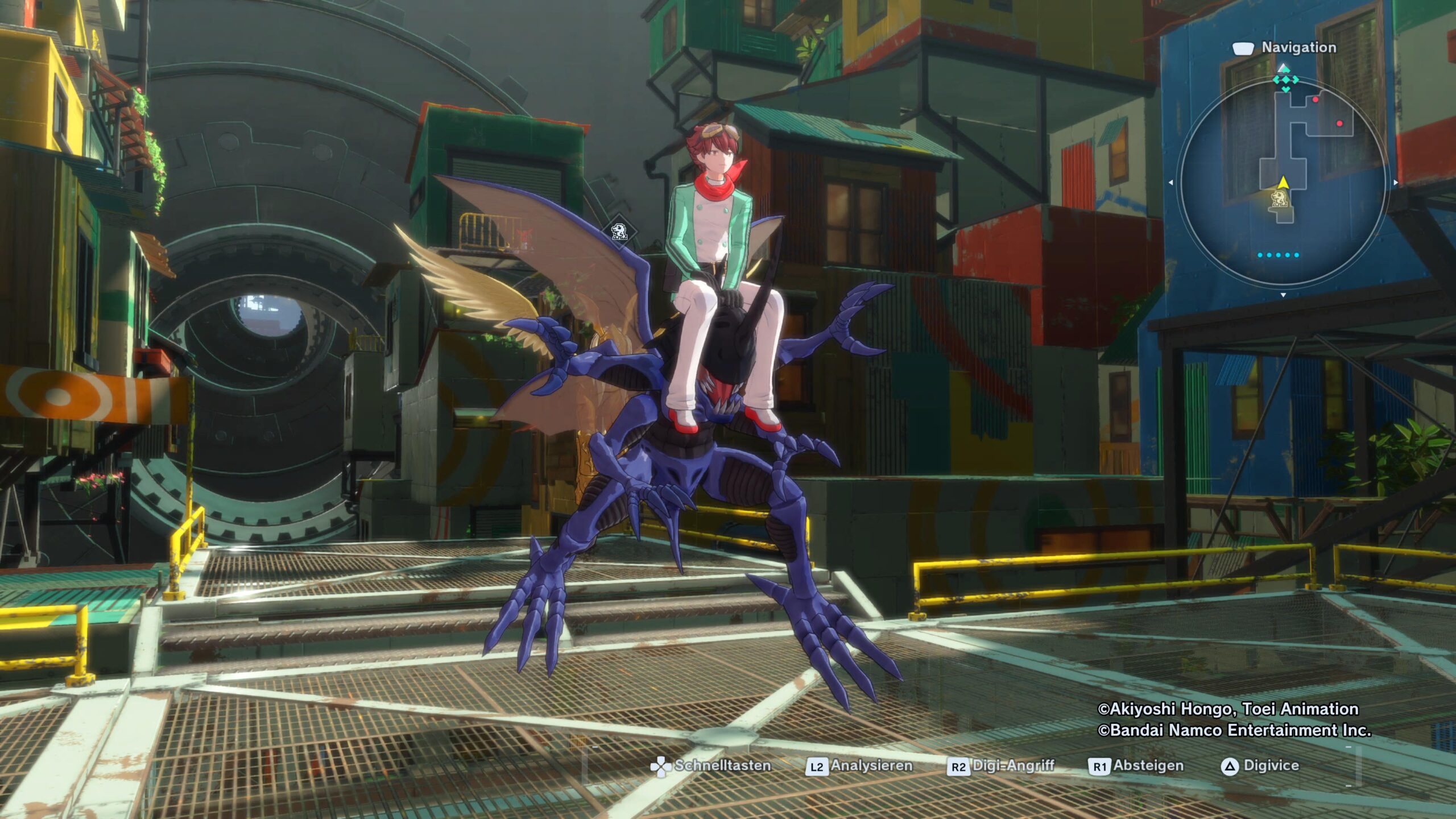This screenshot has height=819, width=1456.
Task: Click the yellow player arrow on the minimap
Action: tap(1283, 182)
